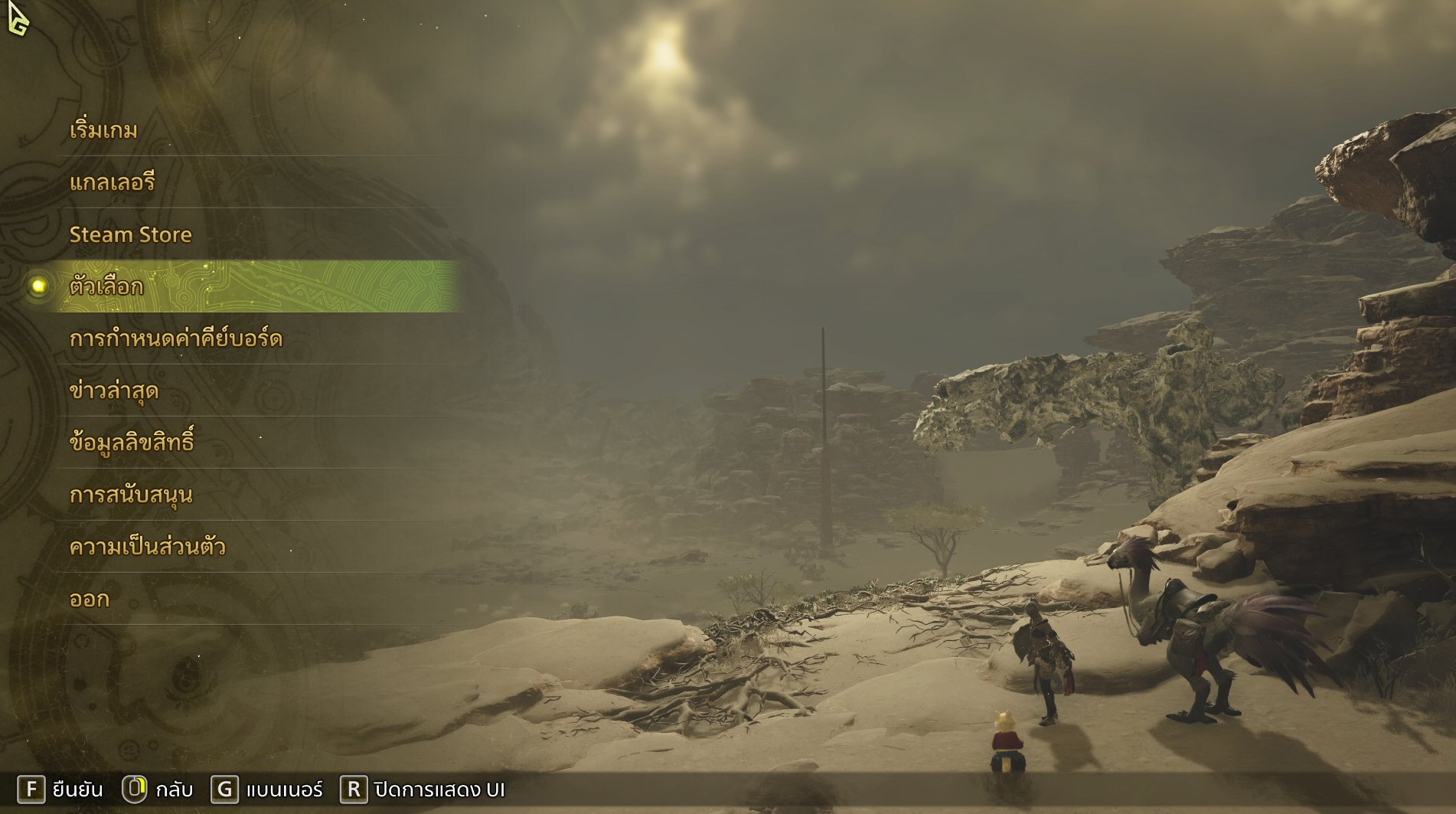View ข้อมูลลิขสิทธิ์ copyright information
This screenshot has height=814, width=1456.
131,443
